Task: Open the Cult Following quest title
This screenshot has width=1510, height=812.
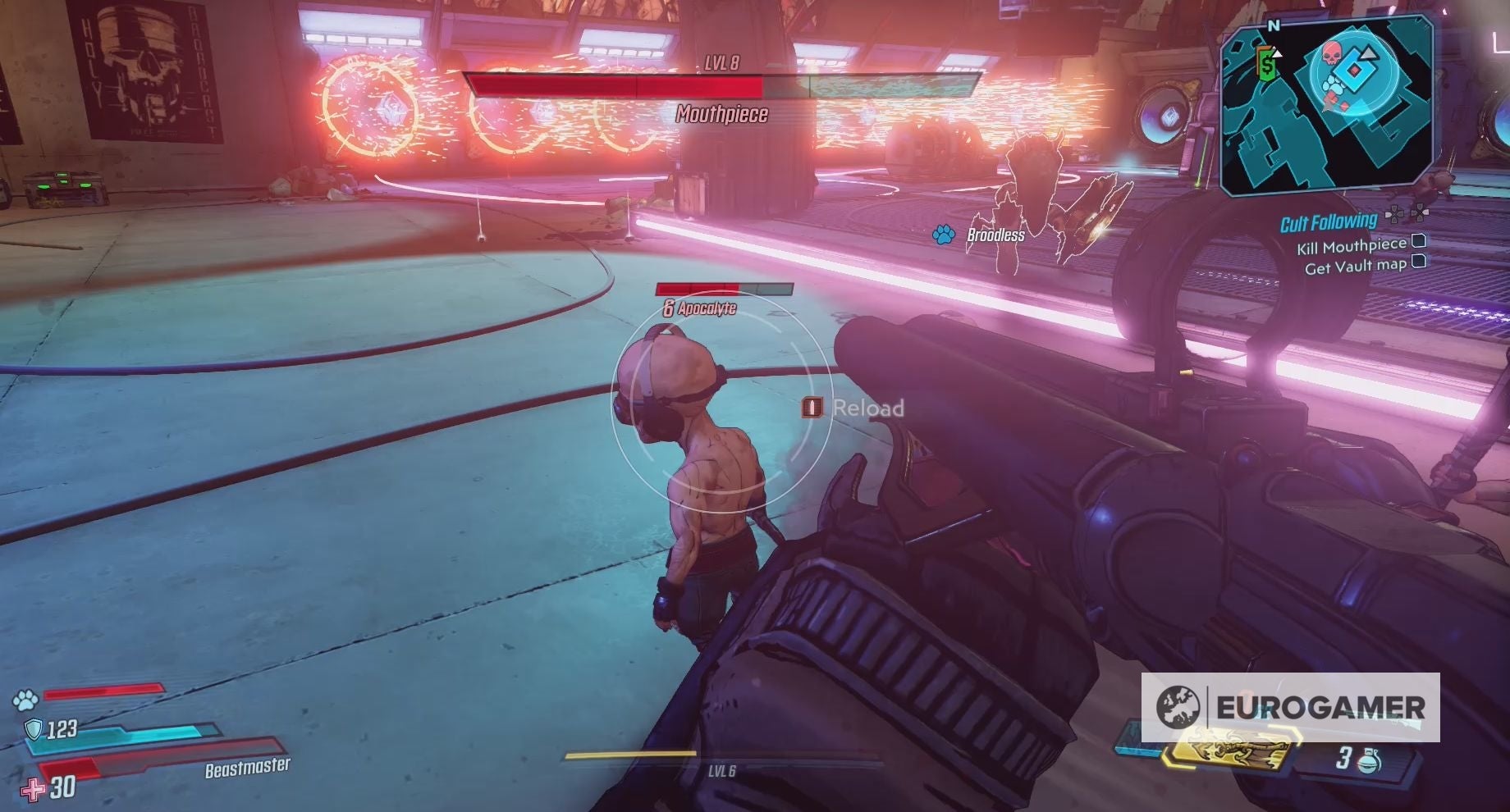Action: click(x=1329, y=221)
